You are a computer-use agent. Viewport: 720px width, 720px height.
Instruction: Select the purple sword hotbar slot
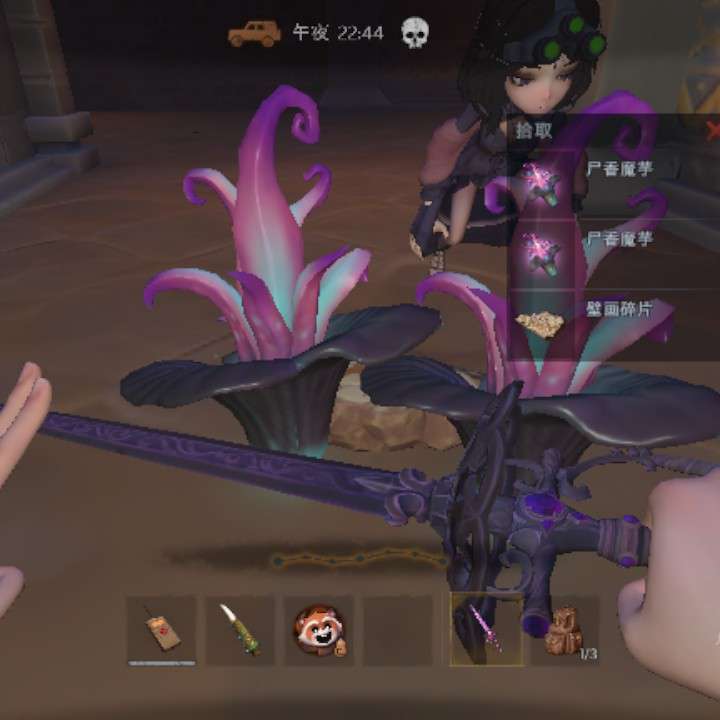pyautogui.click(x=486, y=630)
